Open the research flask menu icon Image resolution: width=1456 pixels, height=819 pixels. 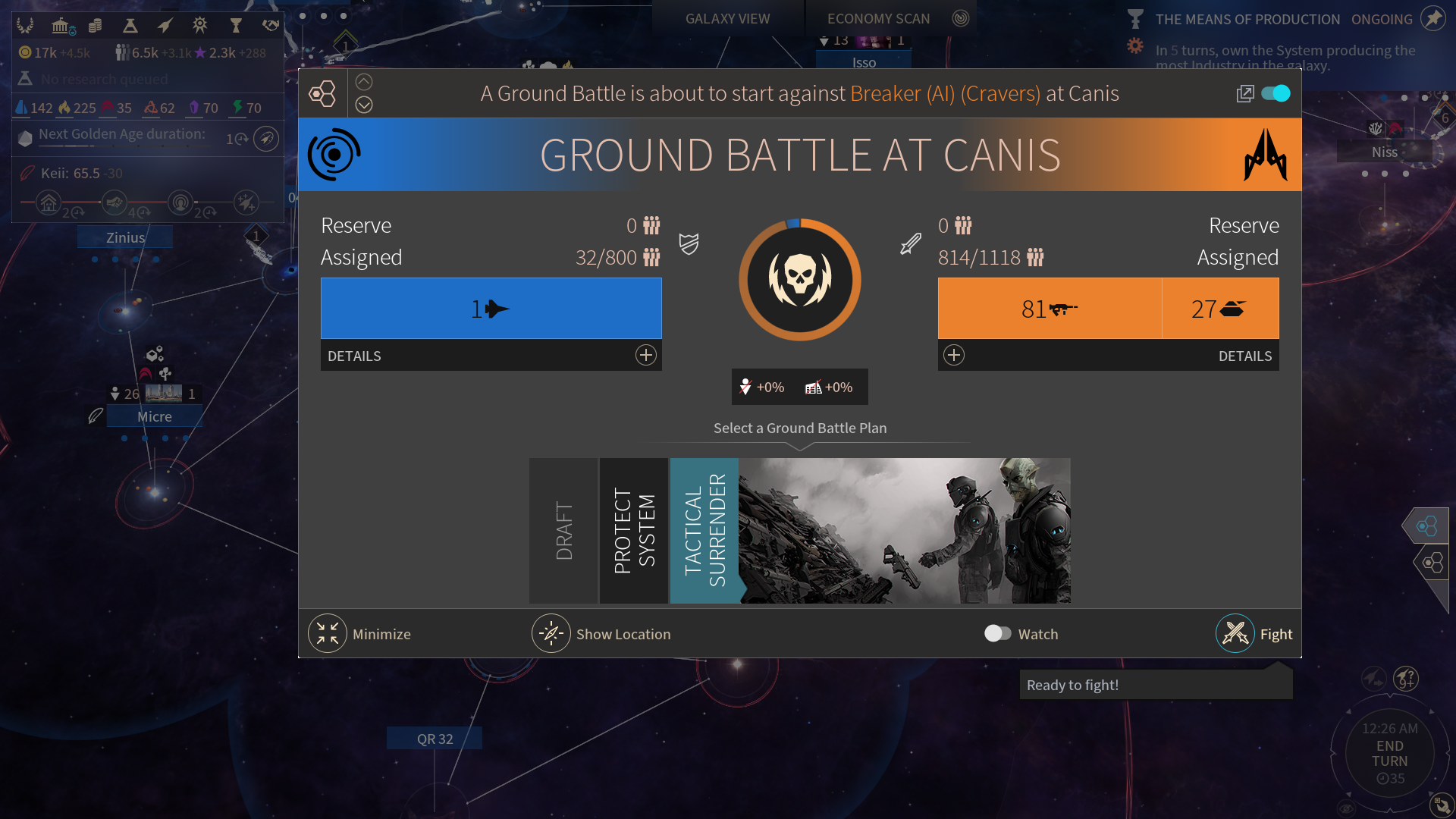tap(130, 27)
